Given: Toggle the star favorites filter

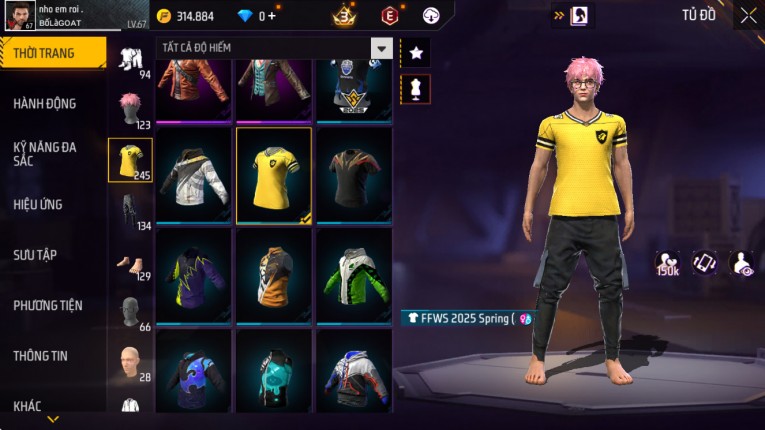Looking at the screenshot, I should click(415, 52).
